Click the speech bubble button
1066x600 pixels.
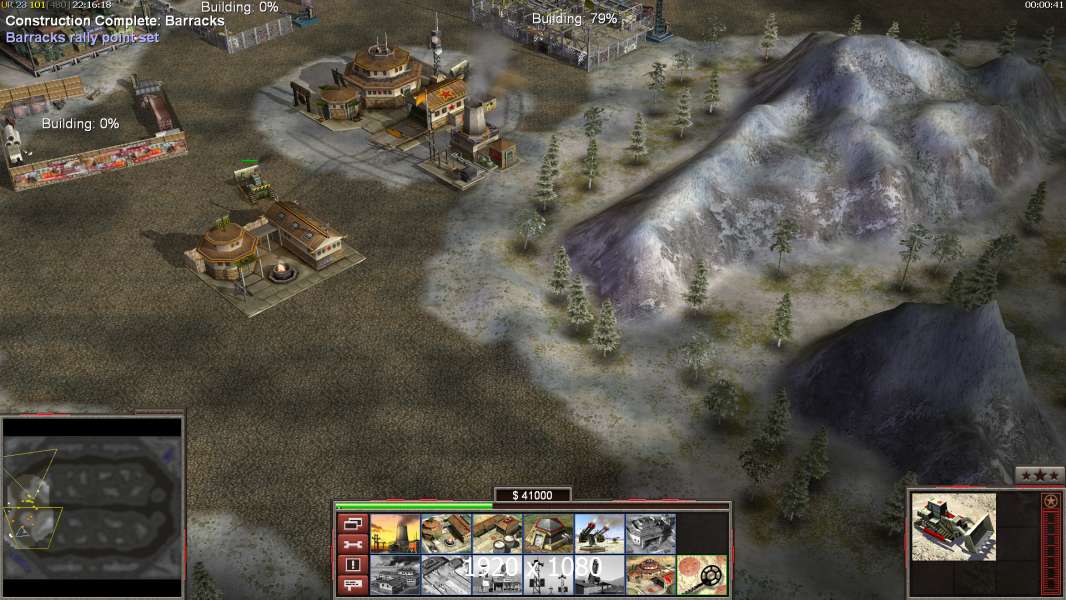click(352, 585)
